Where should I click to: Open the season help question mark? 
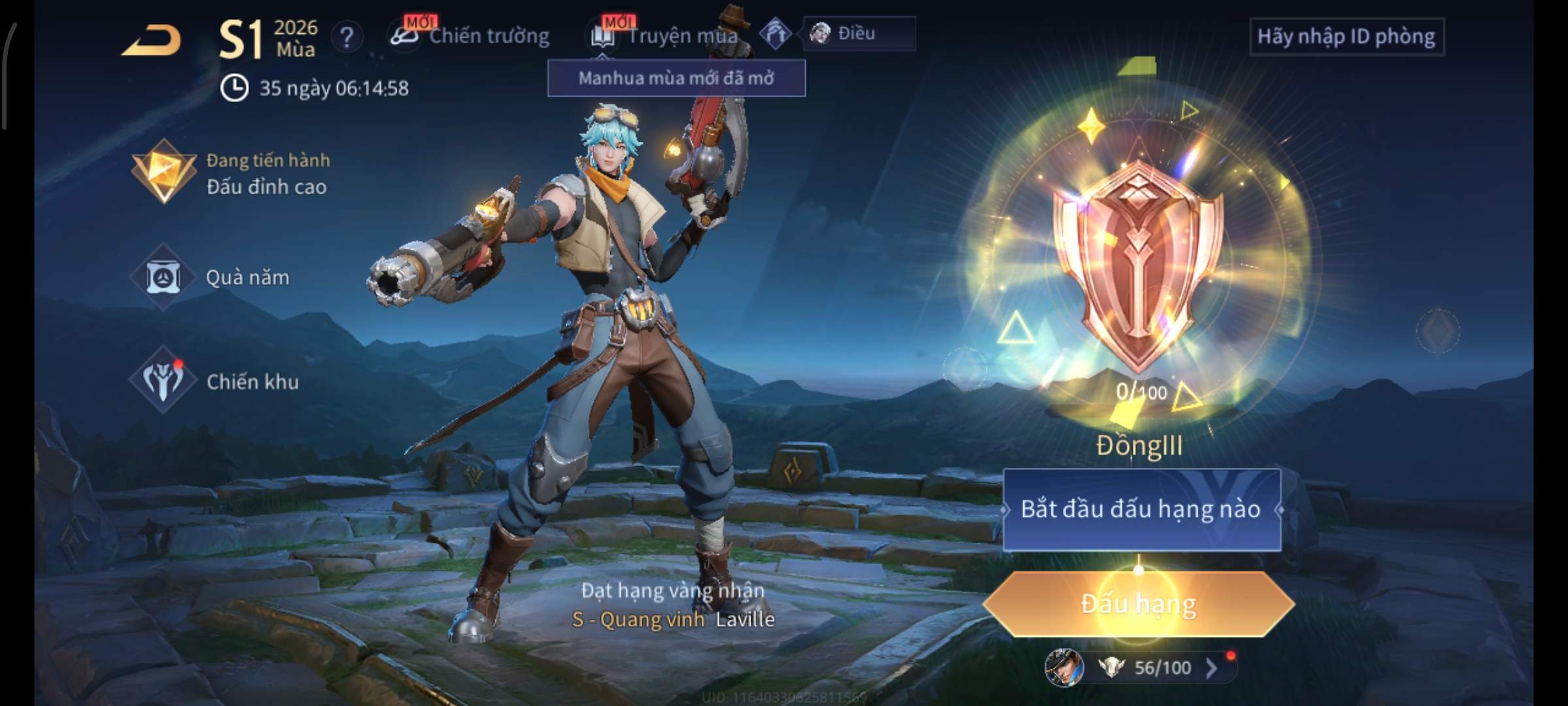[x=347, y=37]
